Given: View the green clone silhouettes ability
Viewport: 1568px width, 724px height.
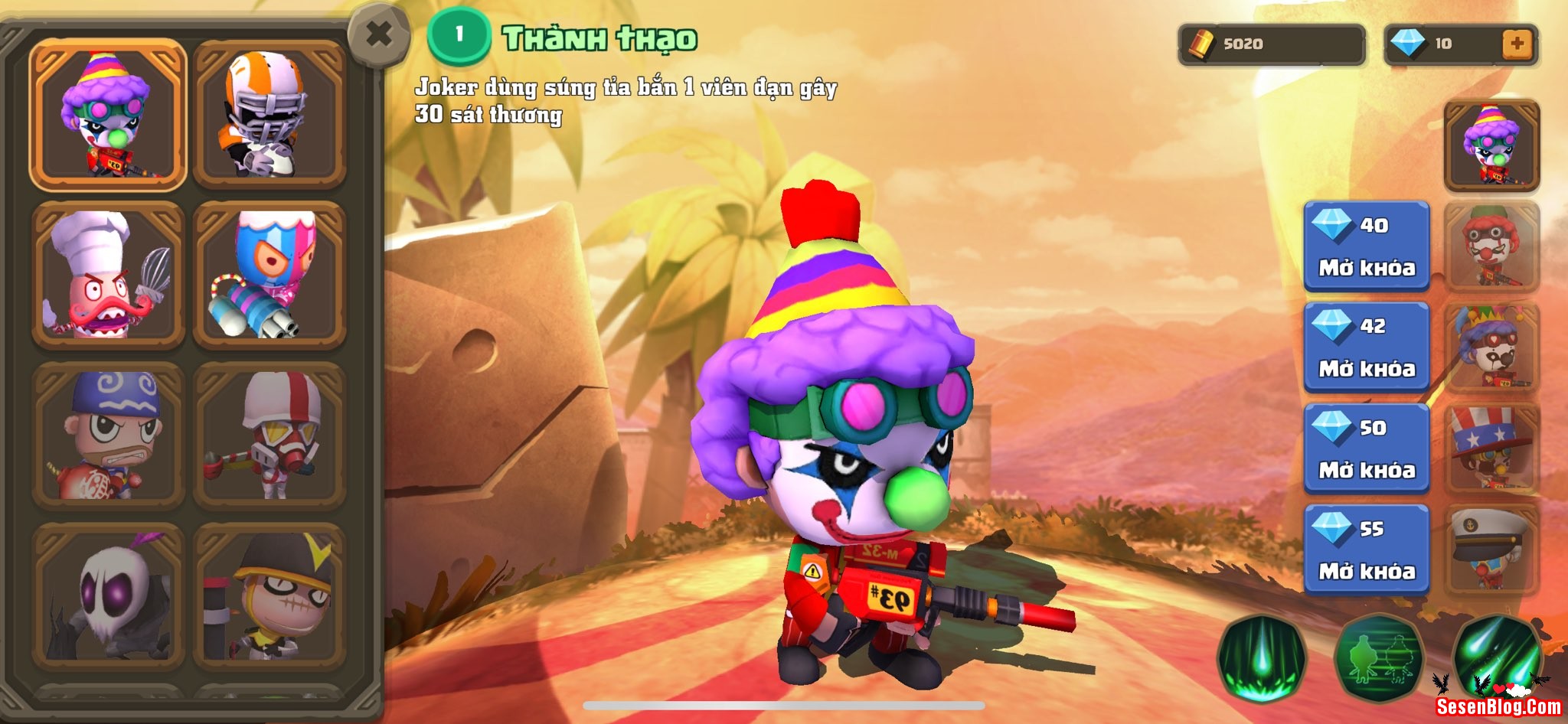Looking at the screenshot, I should (1379, 658).
